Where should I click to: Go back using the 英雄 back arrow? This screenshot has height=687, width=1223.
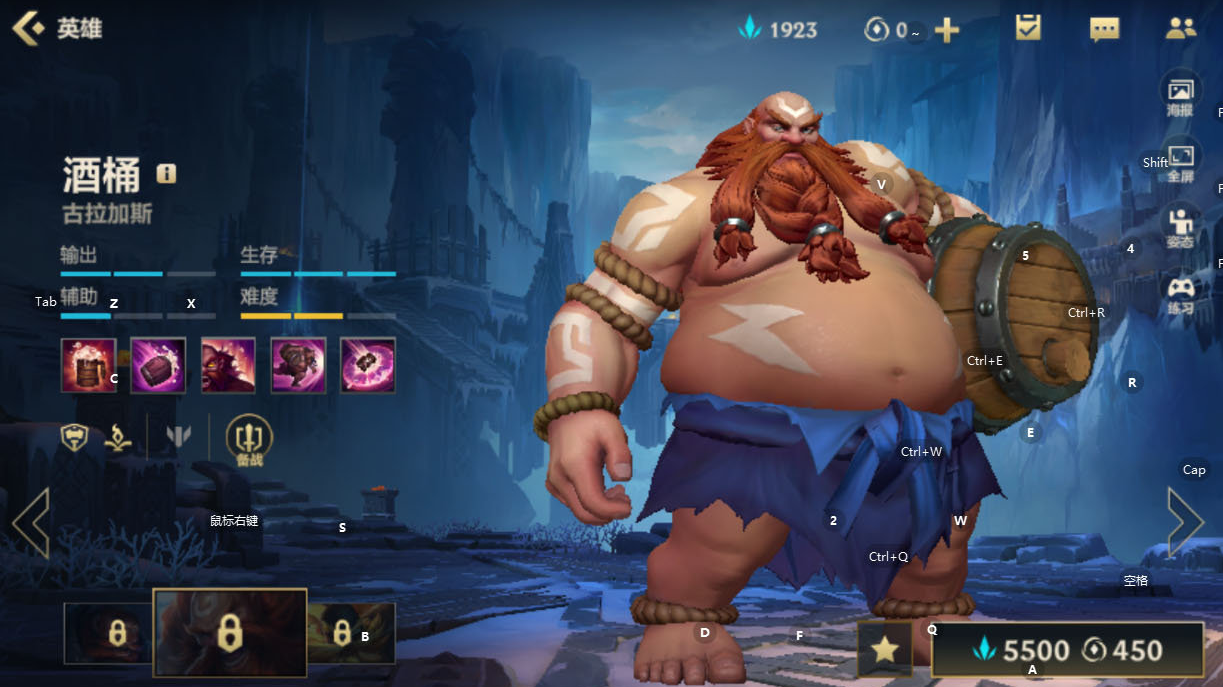point(28,28)
